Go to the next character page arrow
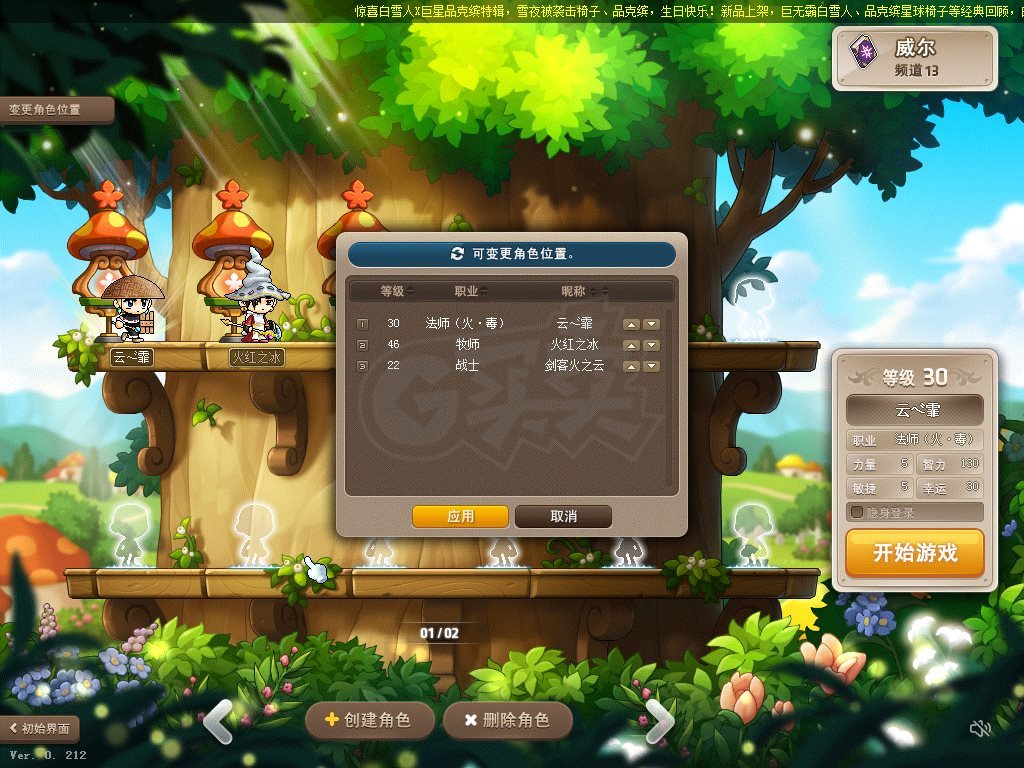This screenshot has width=1024, height=768. [659, 721]
